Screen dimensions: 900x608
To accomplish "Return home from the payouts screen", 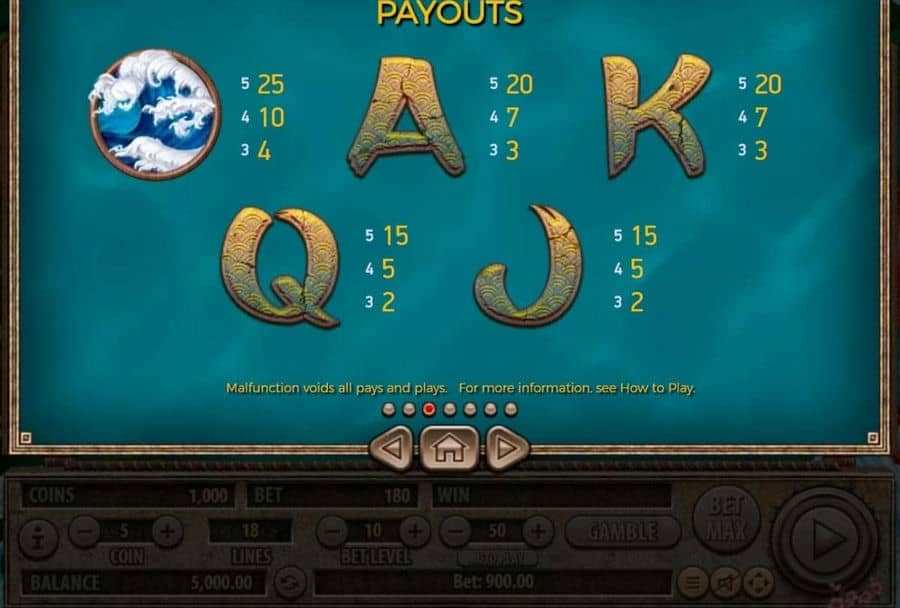I will click(x=449, y=448).
